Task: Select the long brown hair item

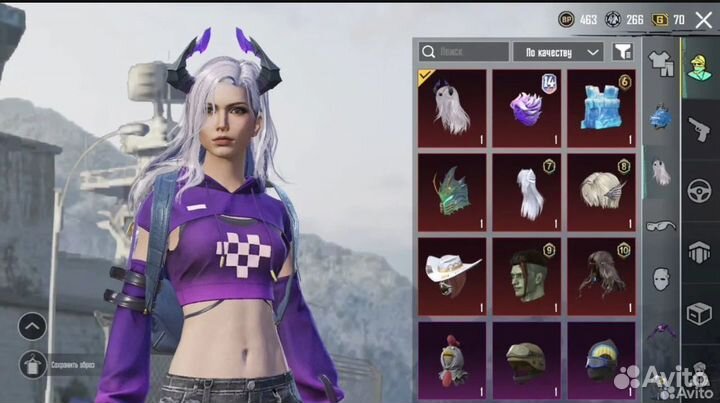Action: (601, 271)
